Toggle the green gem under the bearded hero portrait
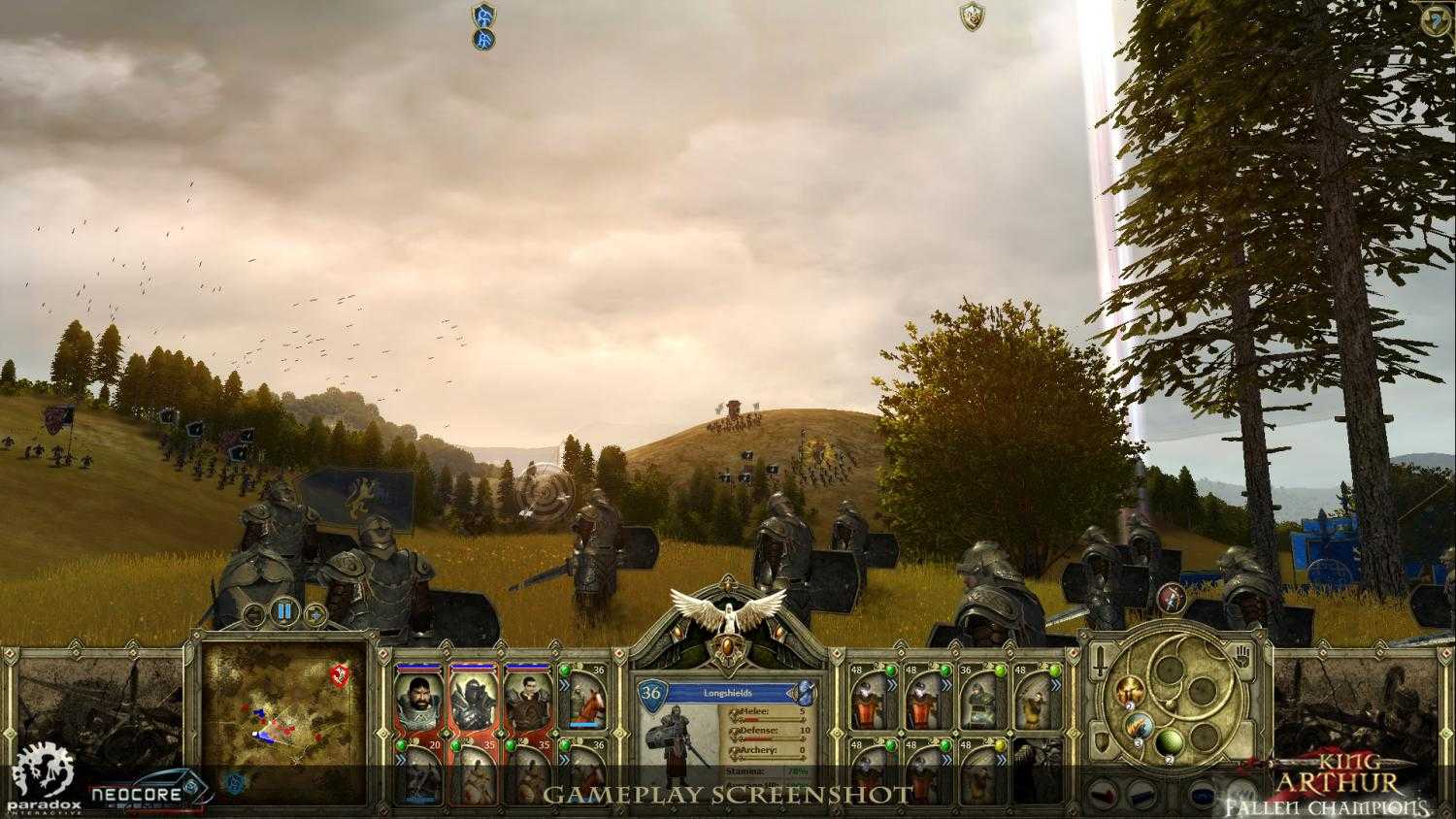 [x=401, y=745]
